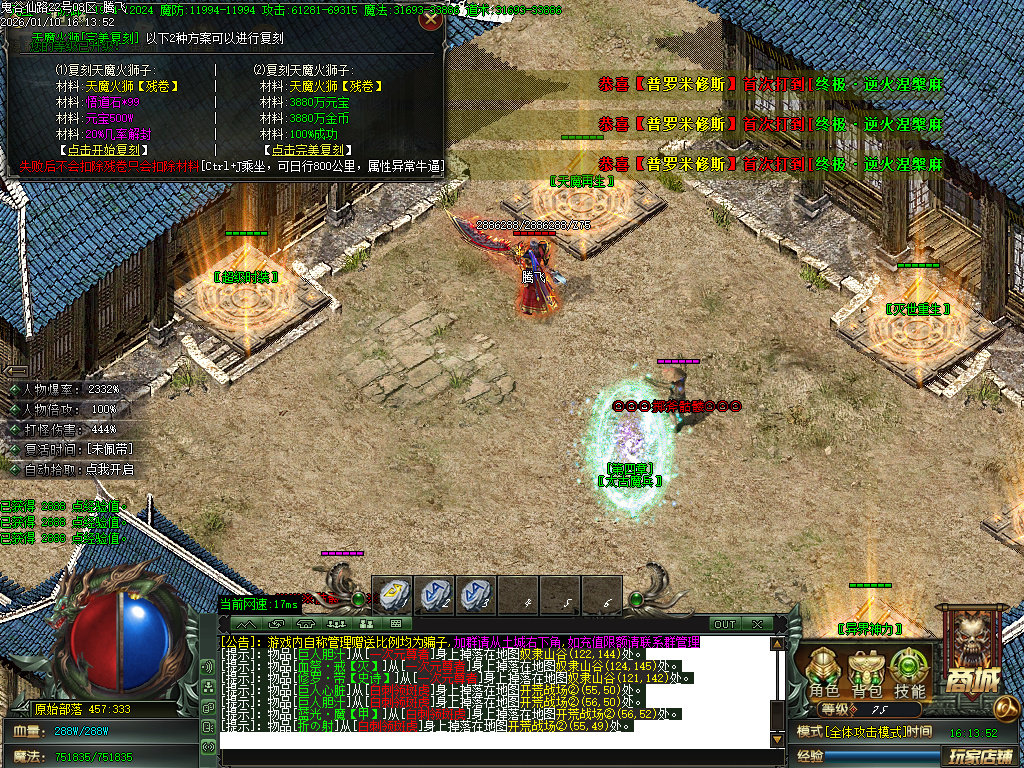Click the OUT button above the chat
This screenshot has width=1024, height=768.
725,624
